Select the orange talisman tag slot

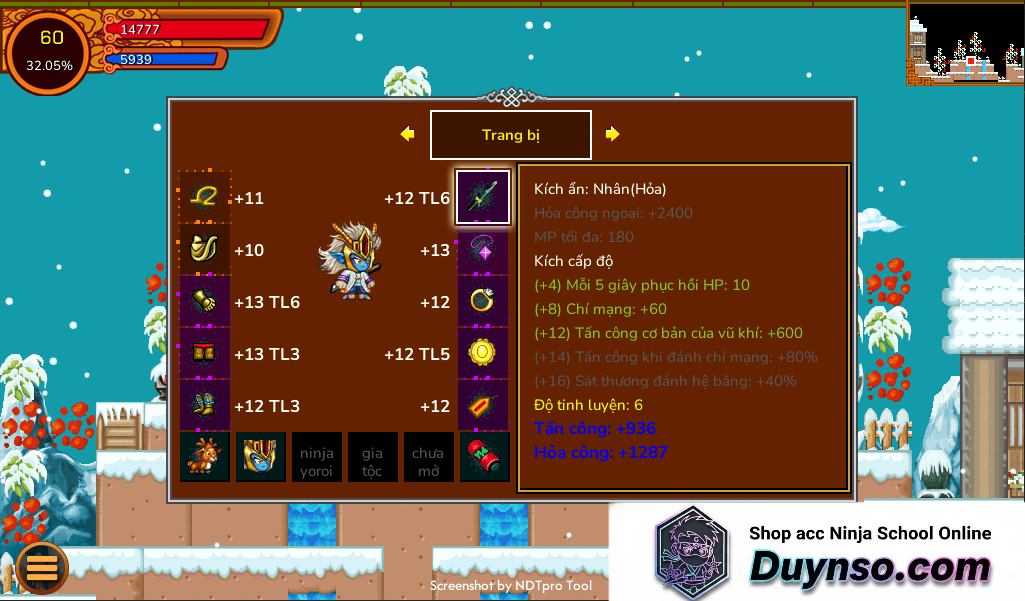(483, 406)
